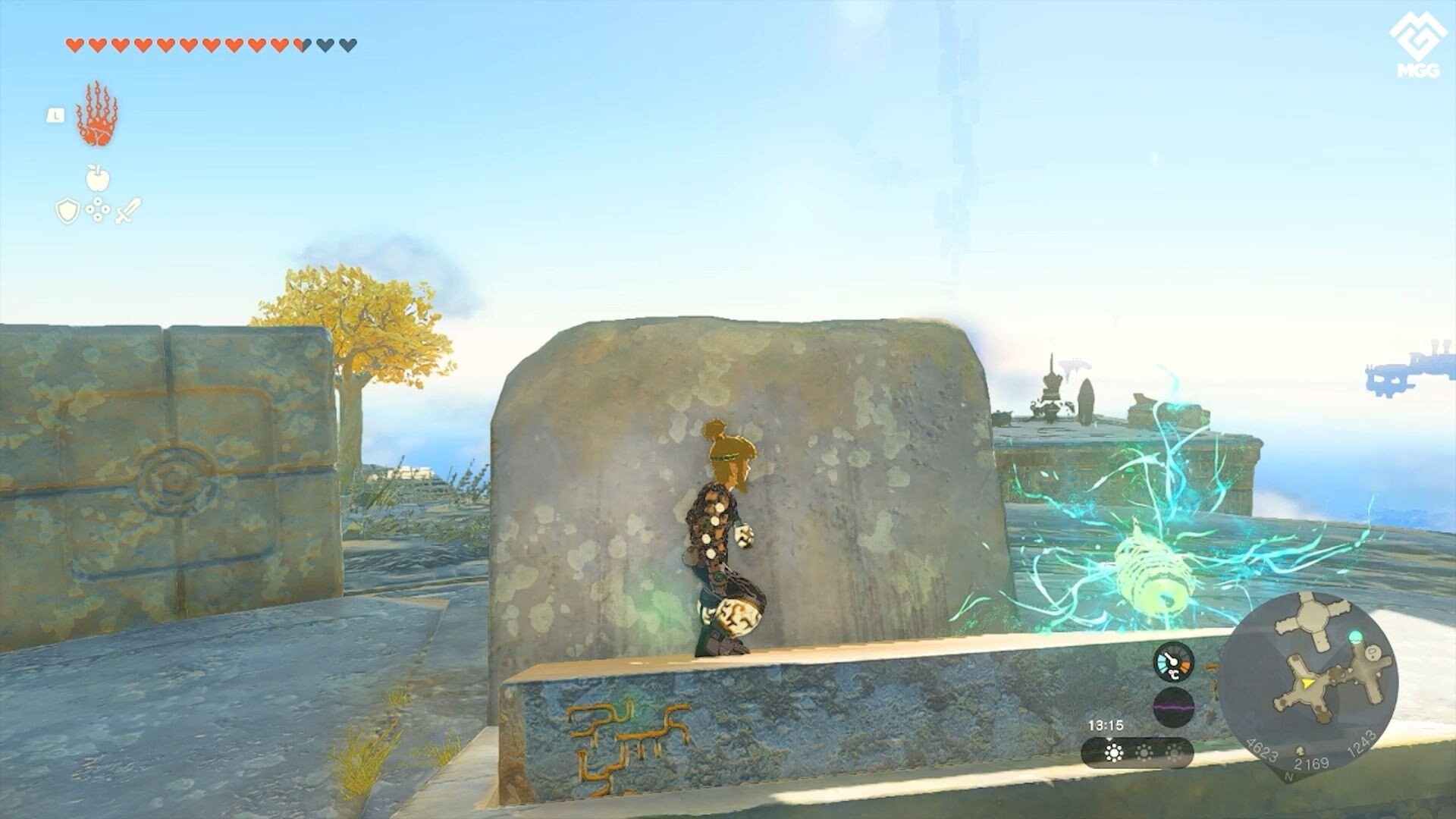Click the apple food indicator icon

pos(97,177)
